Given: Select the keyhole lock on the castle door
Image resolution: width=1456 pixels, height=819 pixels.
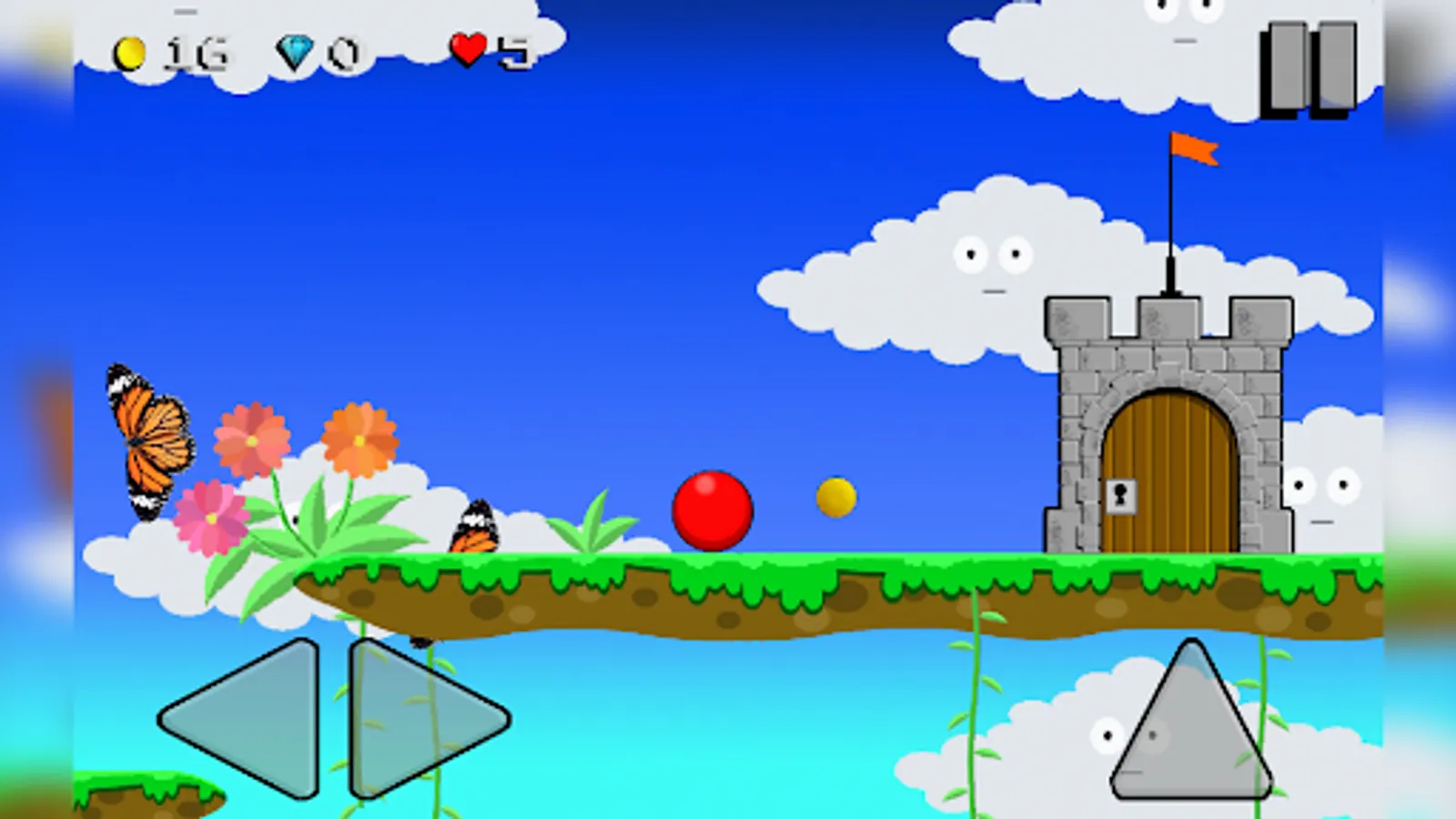Looking at the screenshot, I should [x=1121, y=497].
